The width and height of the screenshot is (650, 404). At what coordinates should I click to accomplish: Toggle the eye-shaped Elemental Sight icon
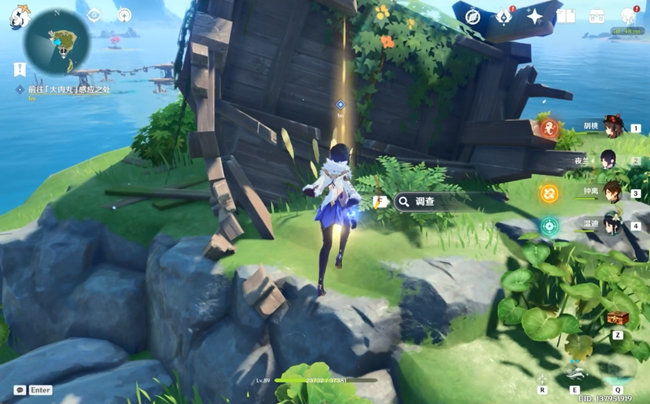(x=94, y=15)
